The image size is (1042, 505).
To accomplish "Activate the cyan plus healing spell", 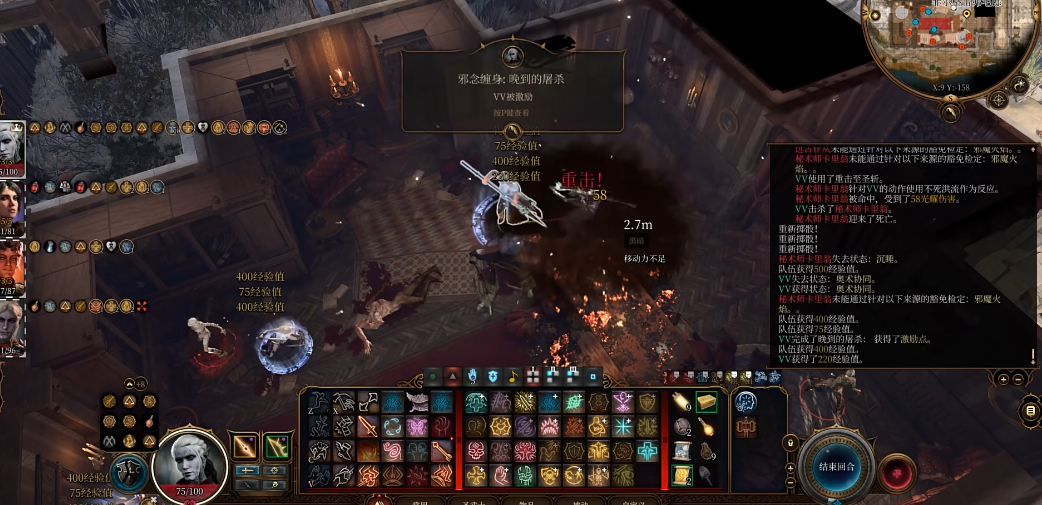I will point(649,451).
